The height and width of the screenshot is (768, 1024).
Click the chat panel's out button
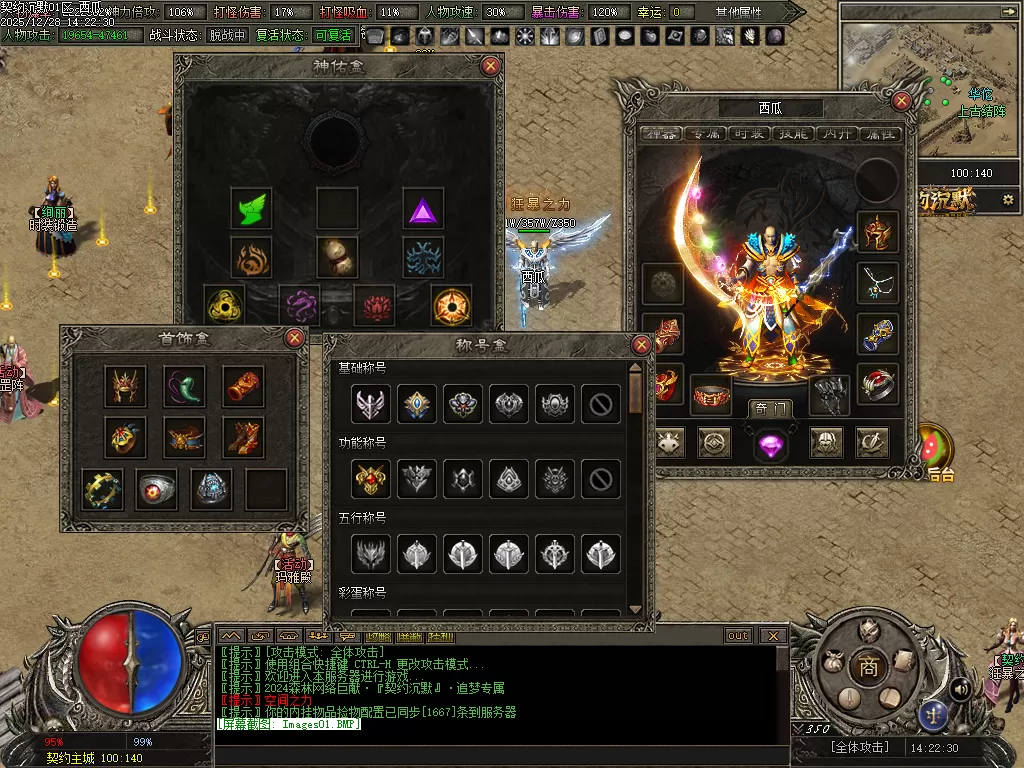point(738,636)
